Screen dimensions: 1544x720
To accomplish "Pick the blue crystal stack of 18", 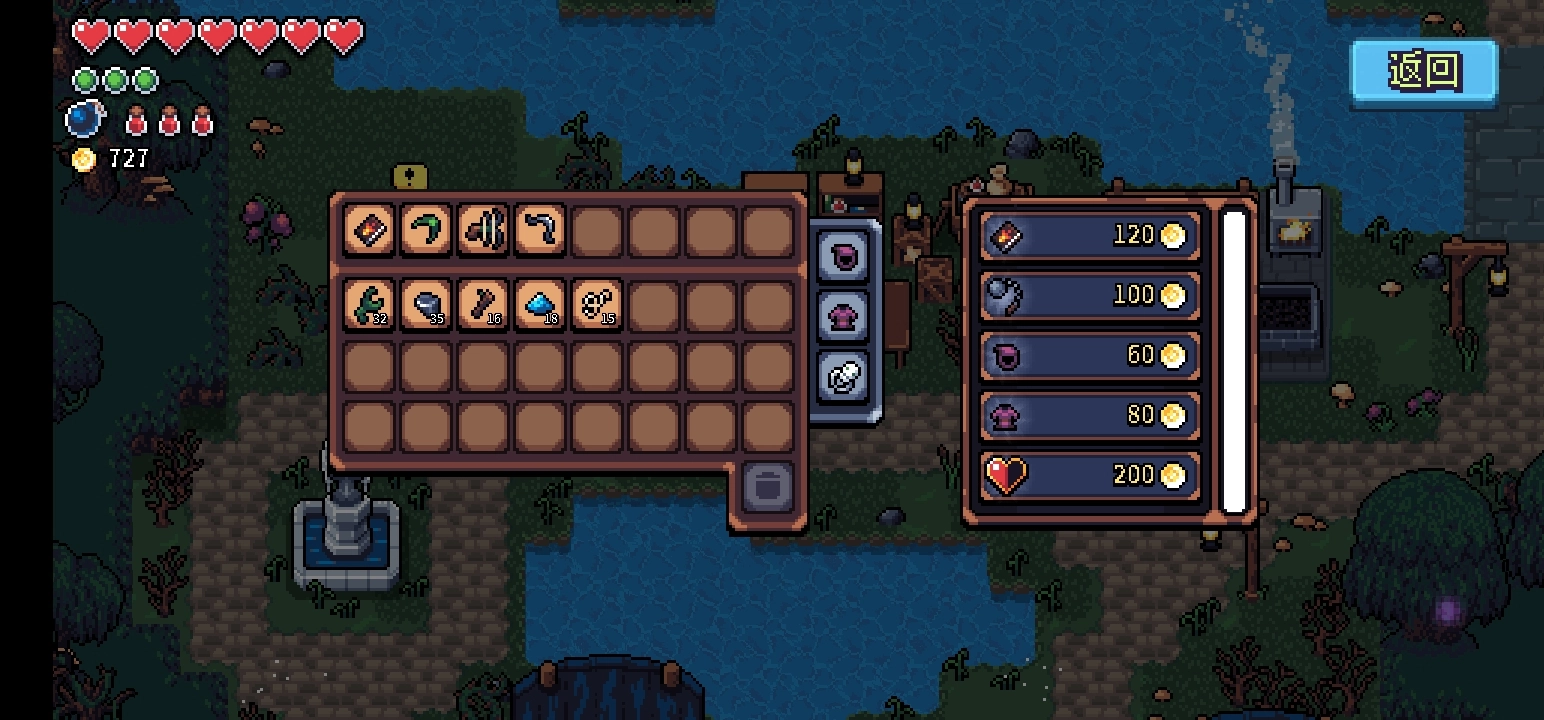I will coord(540,305).
